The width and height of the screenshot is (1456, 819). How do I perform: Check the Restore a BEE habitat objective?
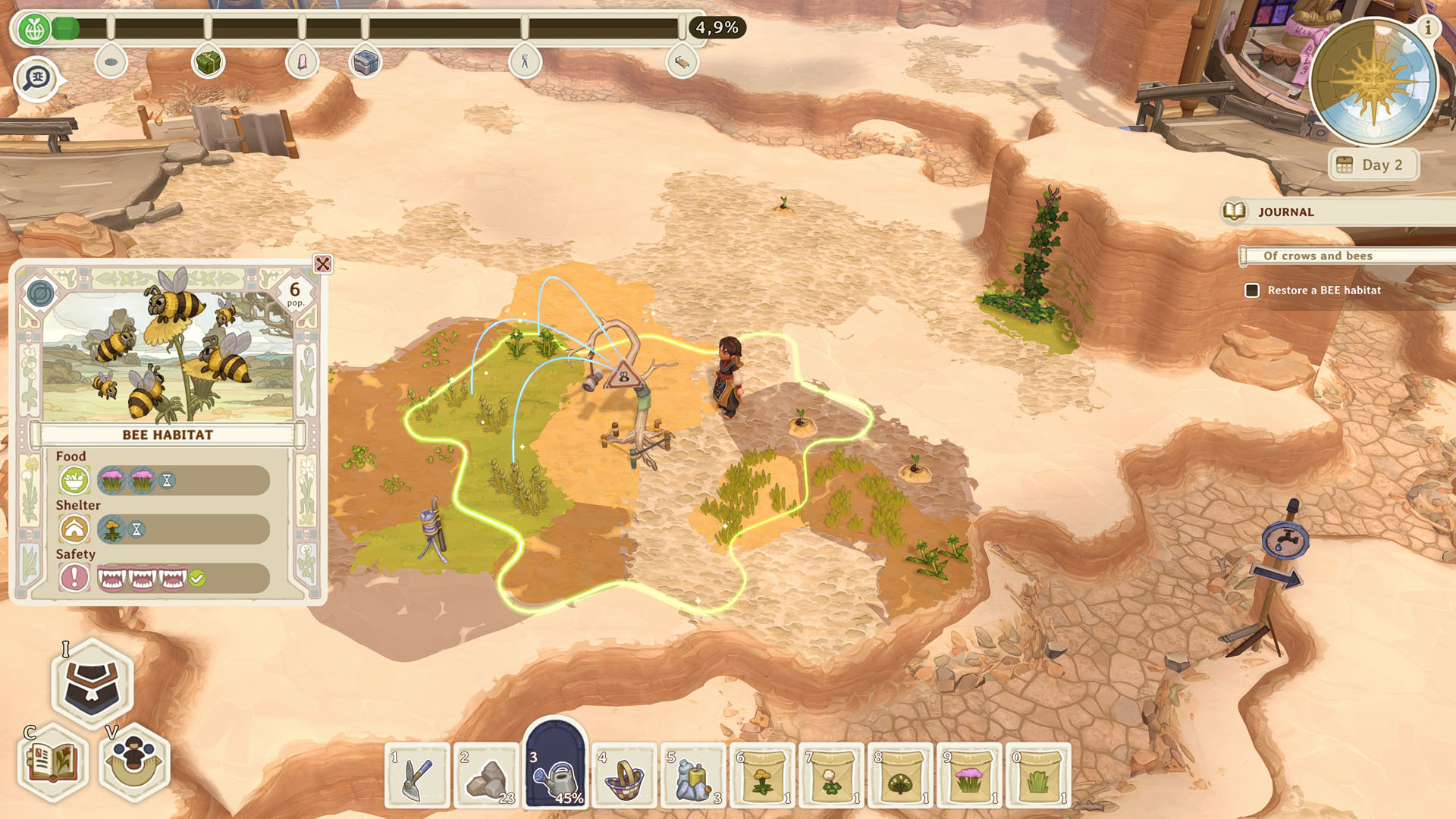(1252, 290)
